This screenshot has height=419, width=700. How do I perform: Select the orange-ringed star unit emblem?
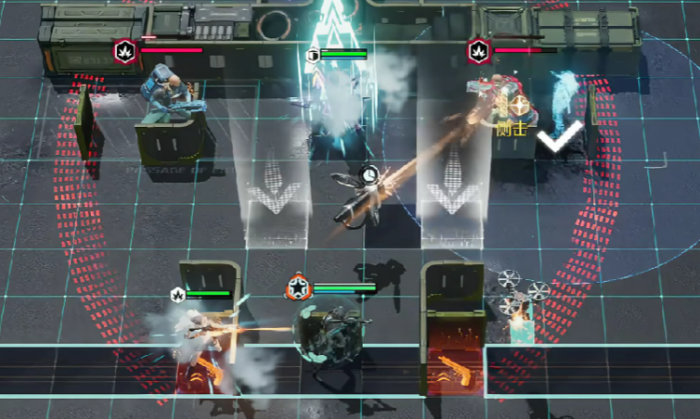[297, 289]
